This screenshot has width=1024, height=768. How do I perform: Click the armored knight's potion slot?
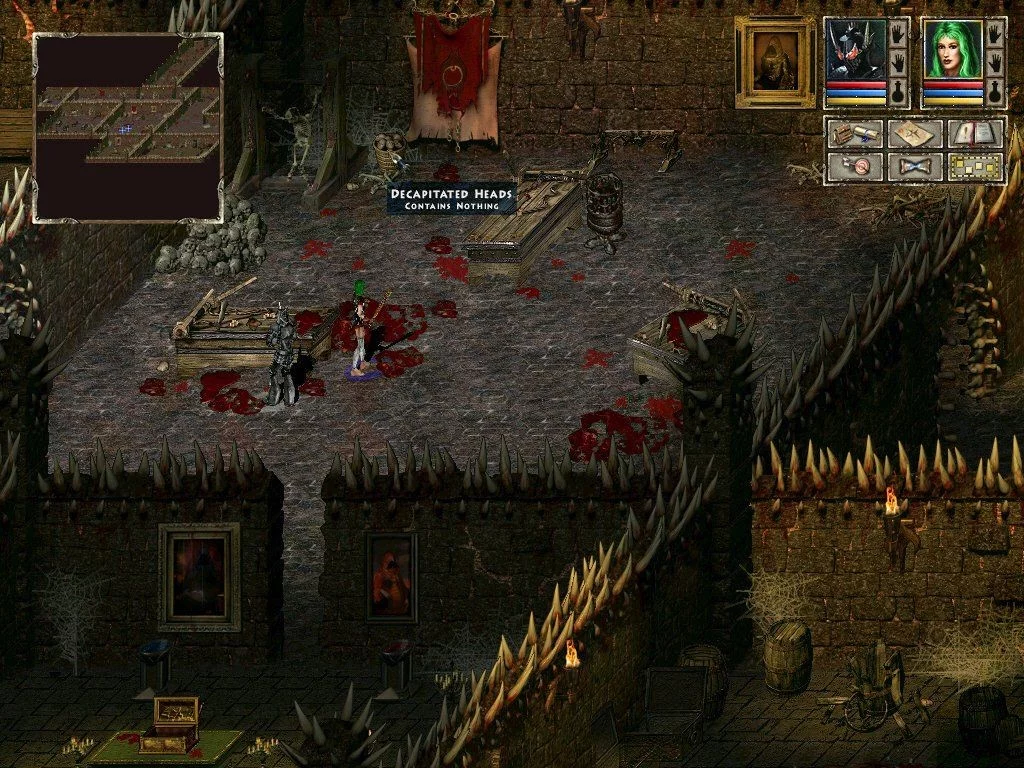(x=899, y=93)
